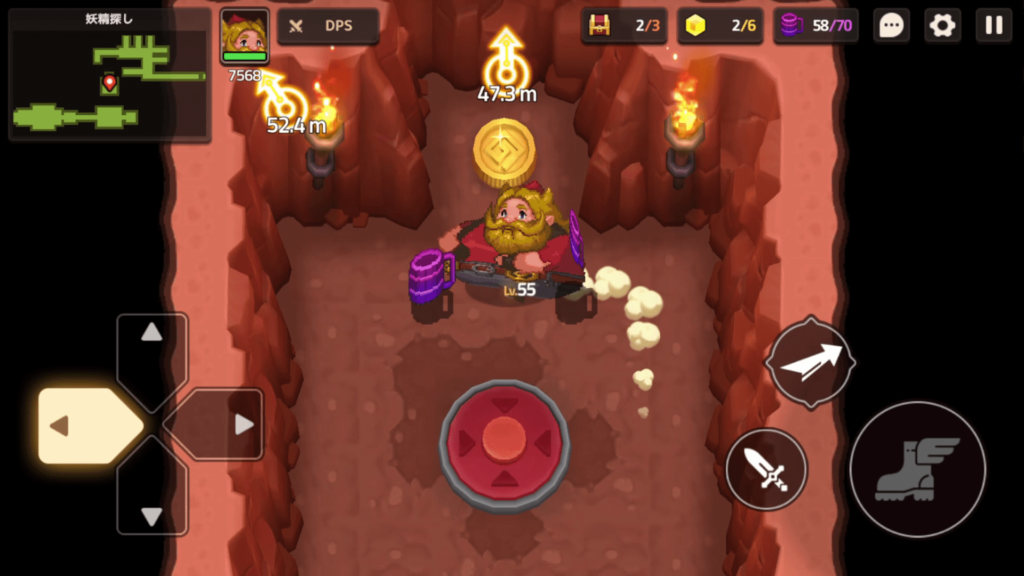Viewport: 1024px width, 576px height.
Task: Select the hero portrait
Action: pyautogui.click(x=244, y=37)
